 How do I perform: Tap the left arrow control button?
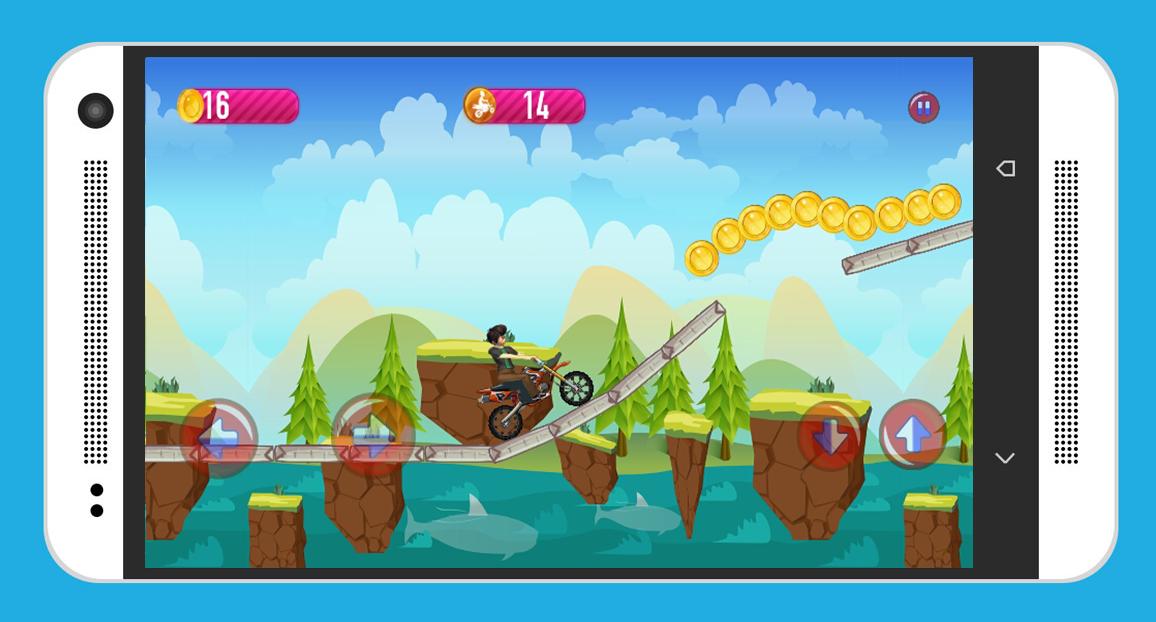coord(219,438)
